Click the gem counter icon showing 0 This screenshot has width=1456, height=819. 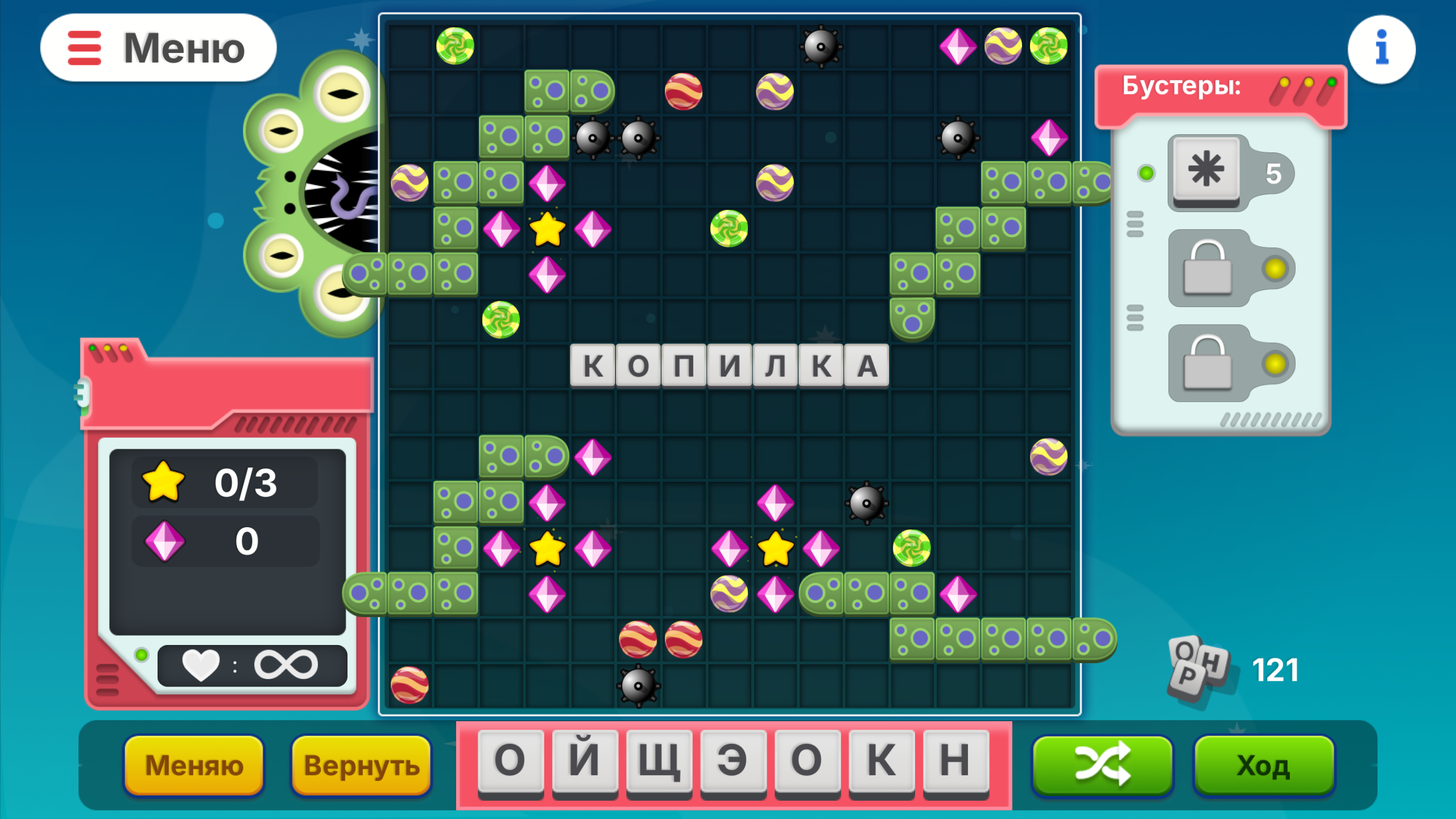(x=165, y=541)
